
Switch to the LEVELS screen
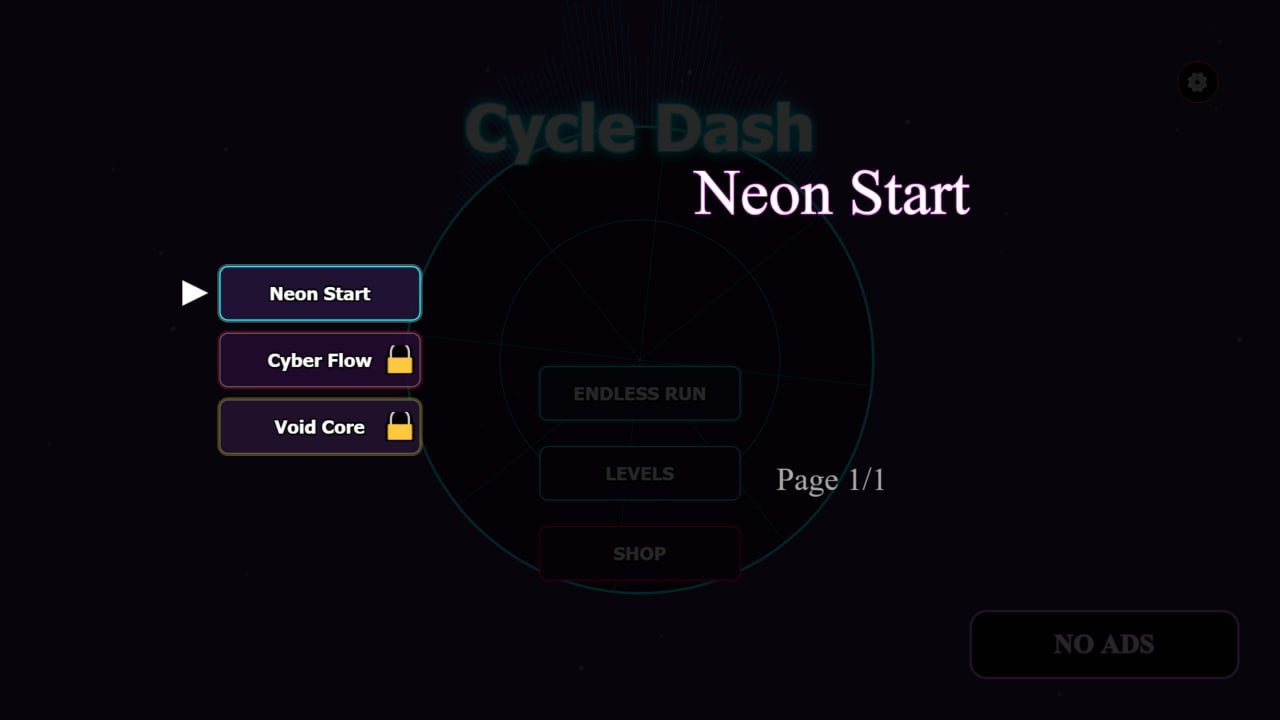point(639,473)
